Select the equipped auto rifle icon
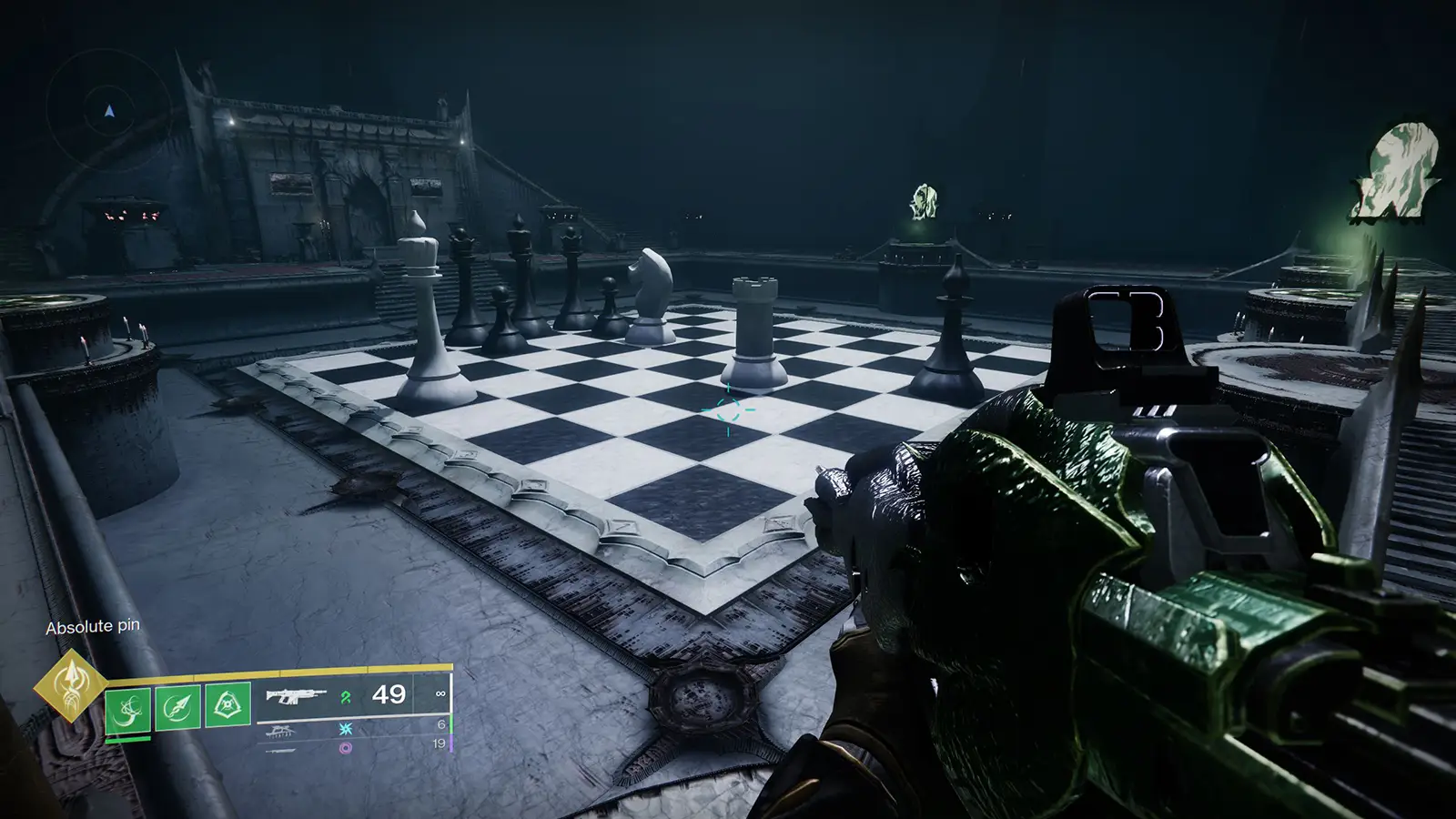1456x819 pixels. tap(296, 696)
